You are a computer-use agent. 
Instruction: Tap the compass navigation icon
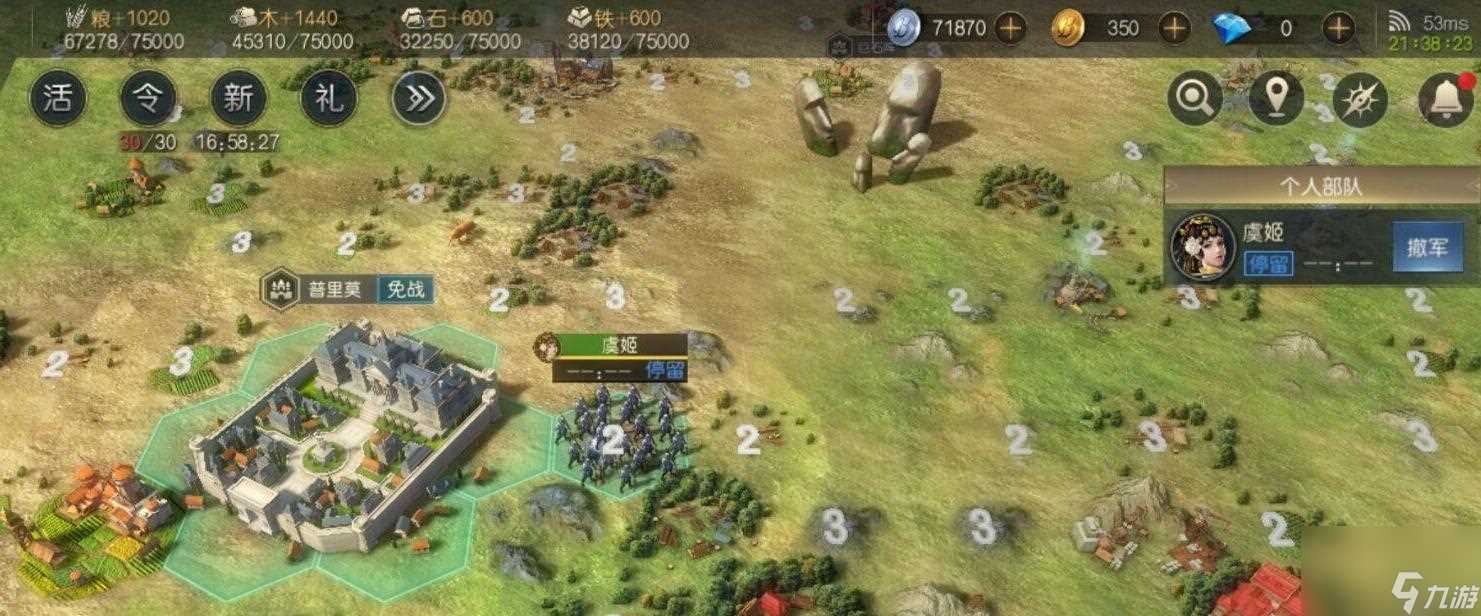1359,99
